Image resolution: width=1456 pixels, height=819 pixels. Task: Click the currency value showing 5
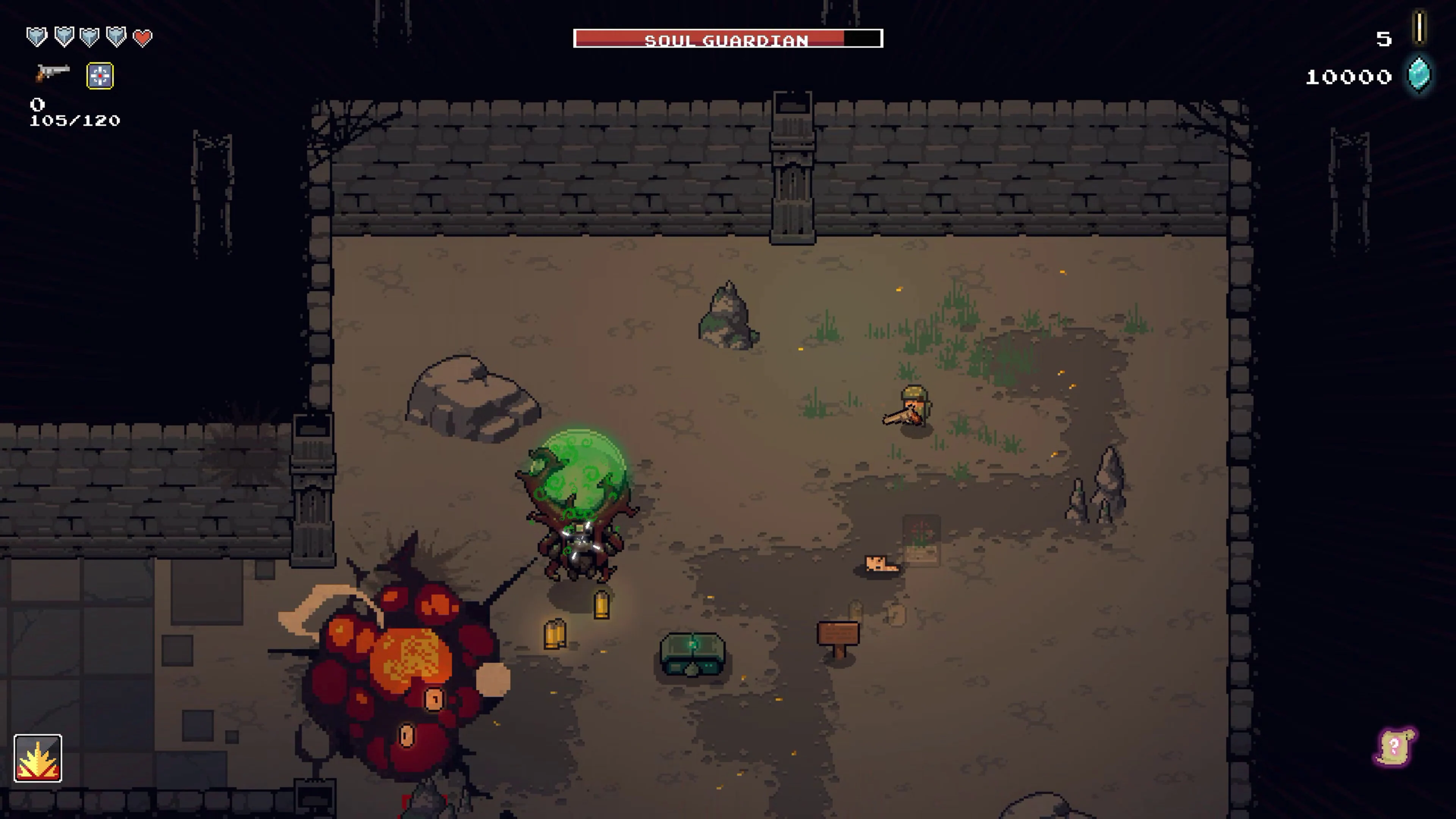(x=1384, y=39)
